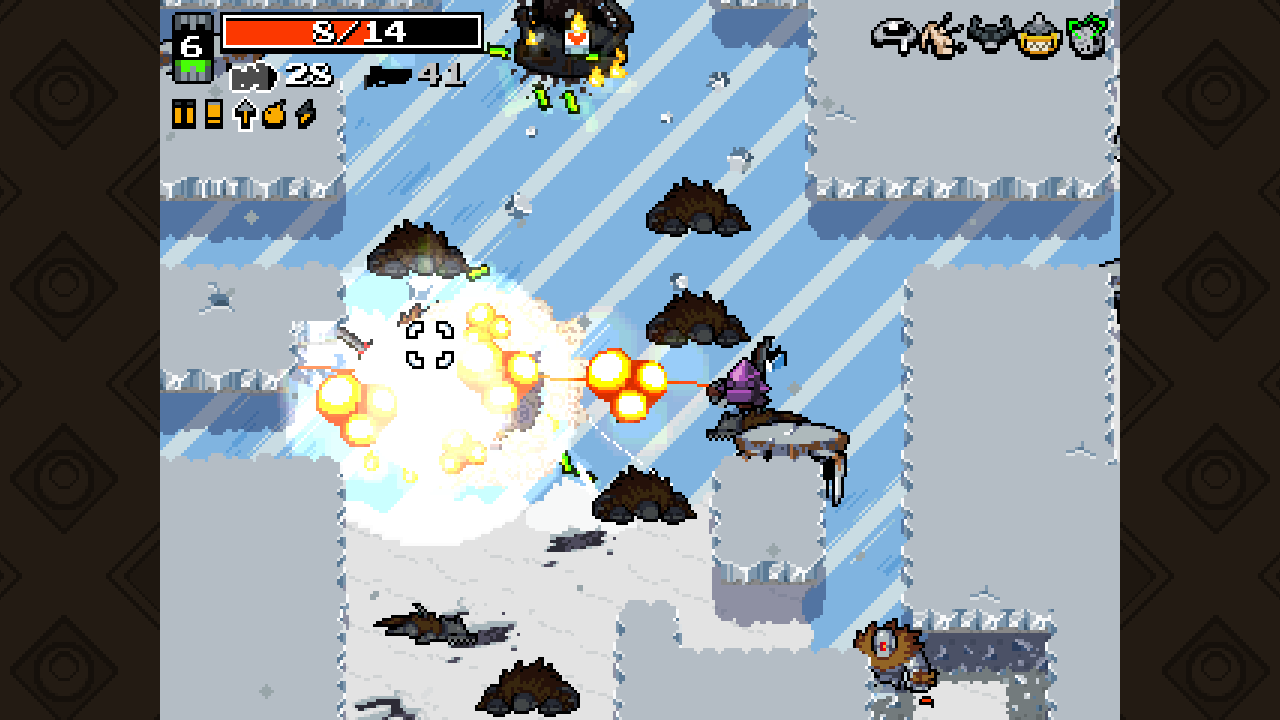The image size is (1280, 720).
Task: Click the bat-shaped Back Muscle mutation icon
Action: point(990,38)
